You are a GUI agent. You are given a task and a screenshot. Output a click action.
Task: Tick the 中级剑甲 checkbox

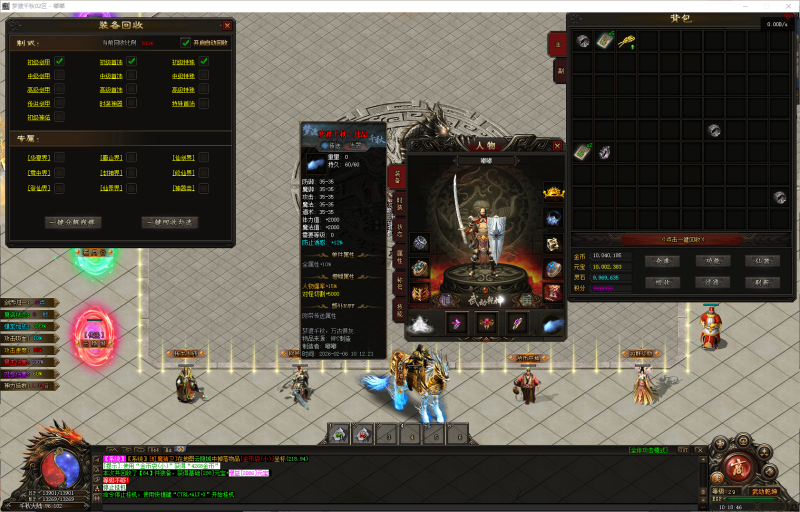(60, 76)
